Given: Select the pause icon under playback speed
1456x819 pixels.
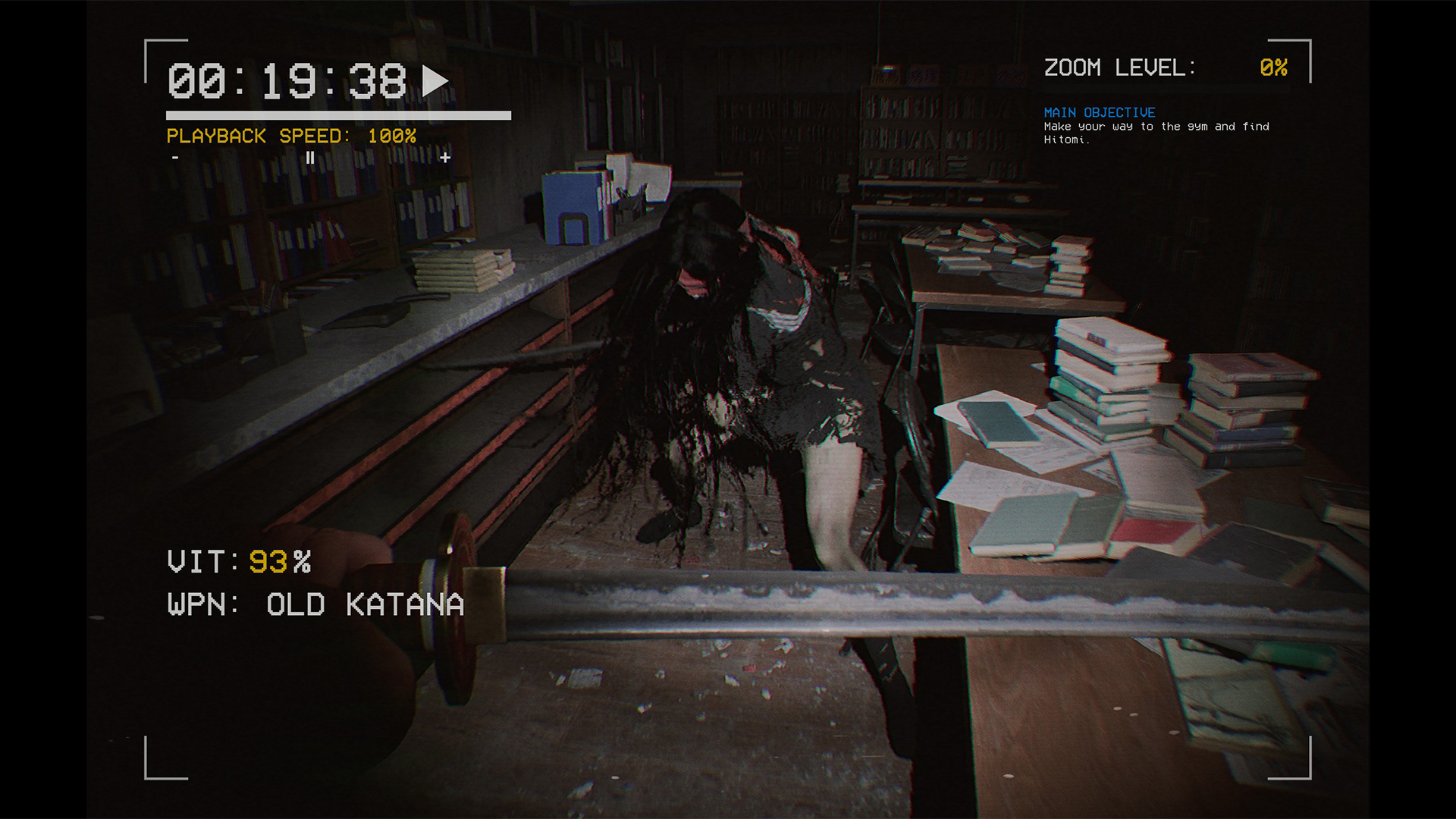Looking at the screenshot, I should click(x=311, y=158).
